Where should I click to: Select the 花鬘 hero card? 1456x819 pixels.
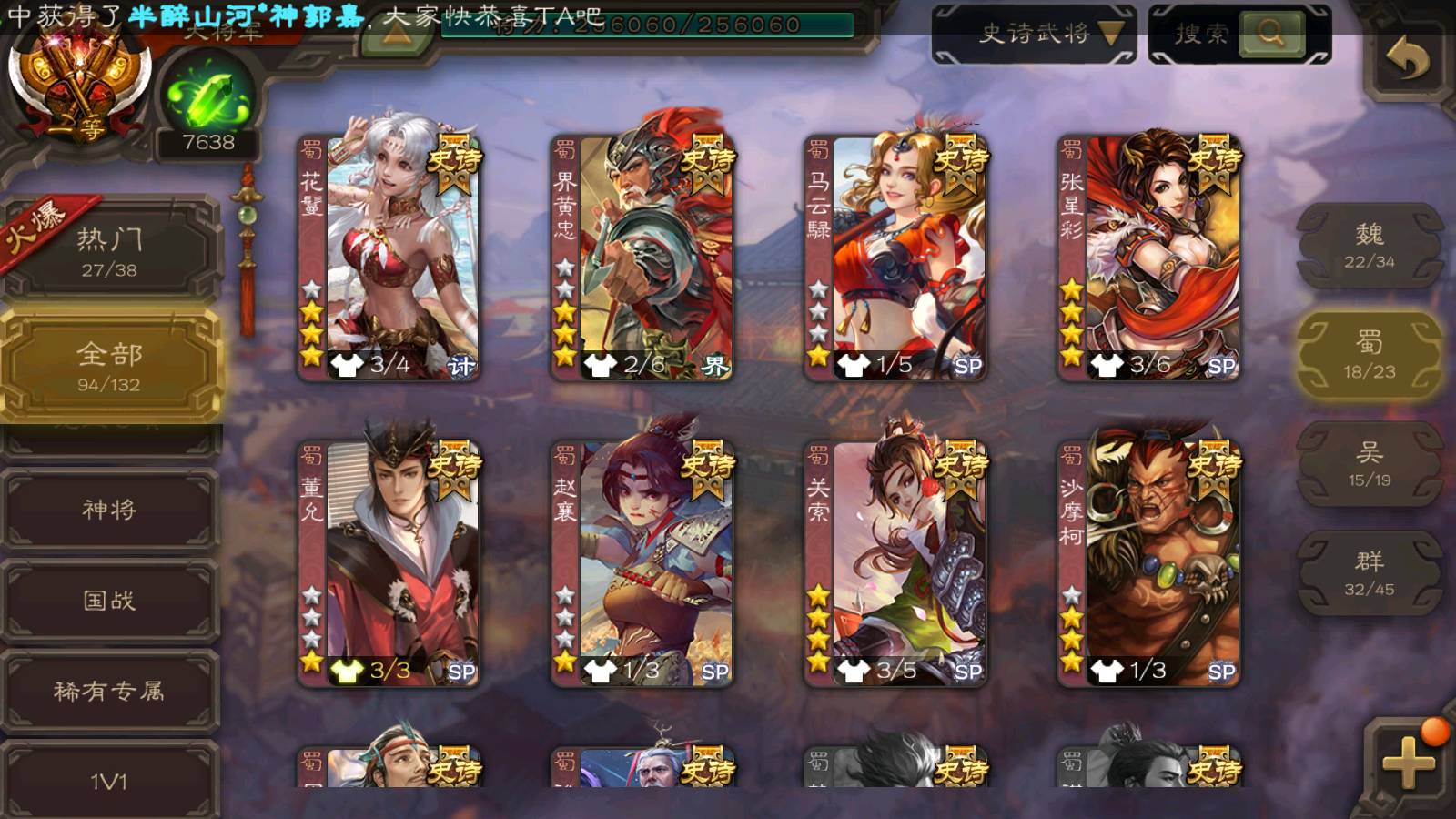click(389, 257)
